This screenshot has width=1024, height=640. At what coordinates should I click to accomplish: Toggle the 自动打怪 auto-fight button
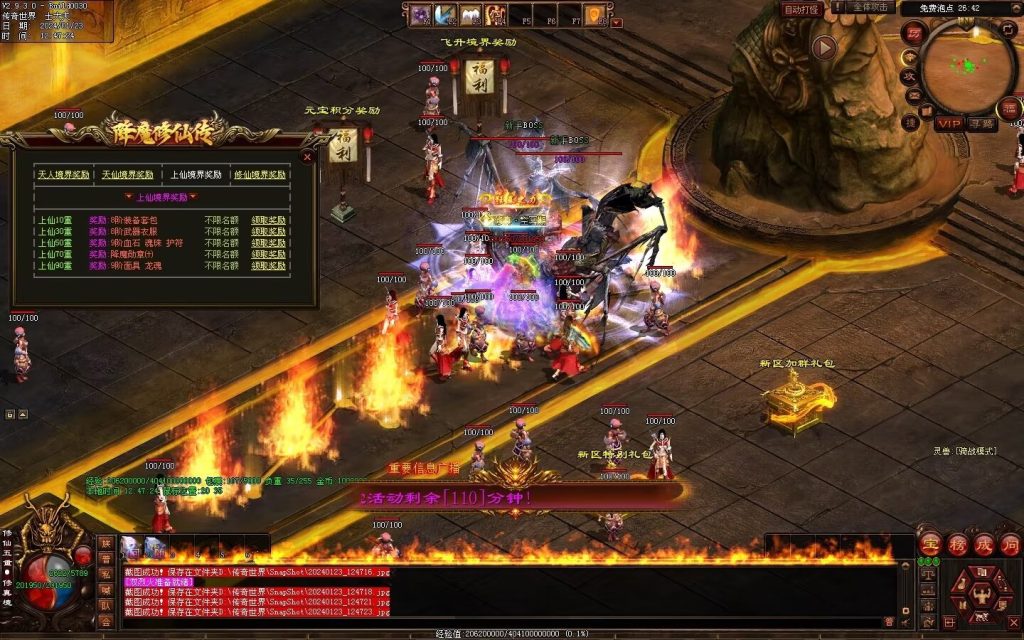(x=802, y=9)
